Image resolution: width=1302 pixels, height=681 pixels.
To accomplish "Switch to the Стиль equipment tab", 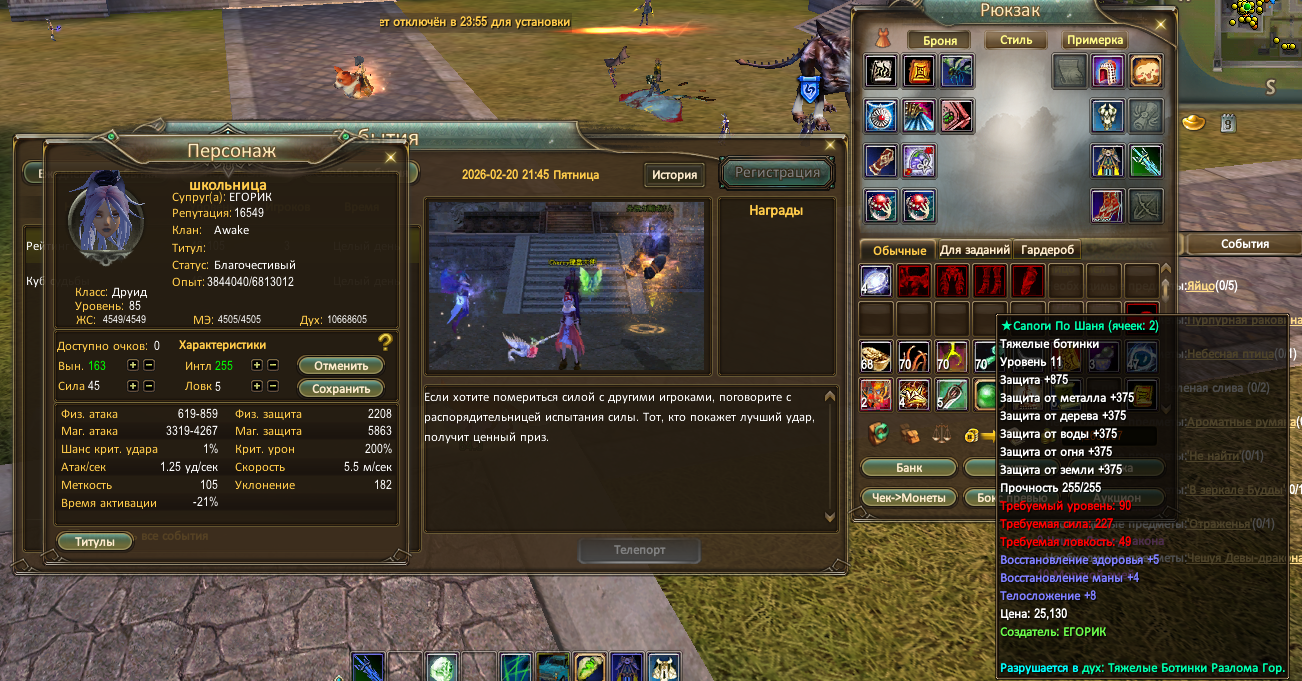I will coord(1009,41).
